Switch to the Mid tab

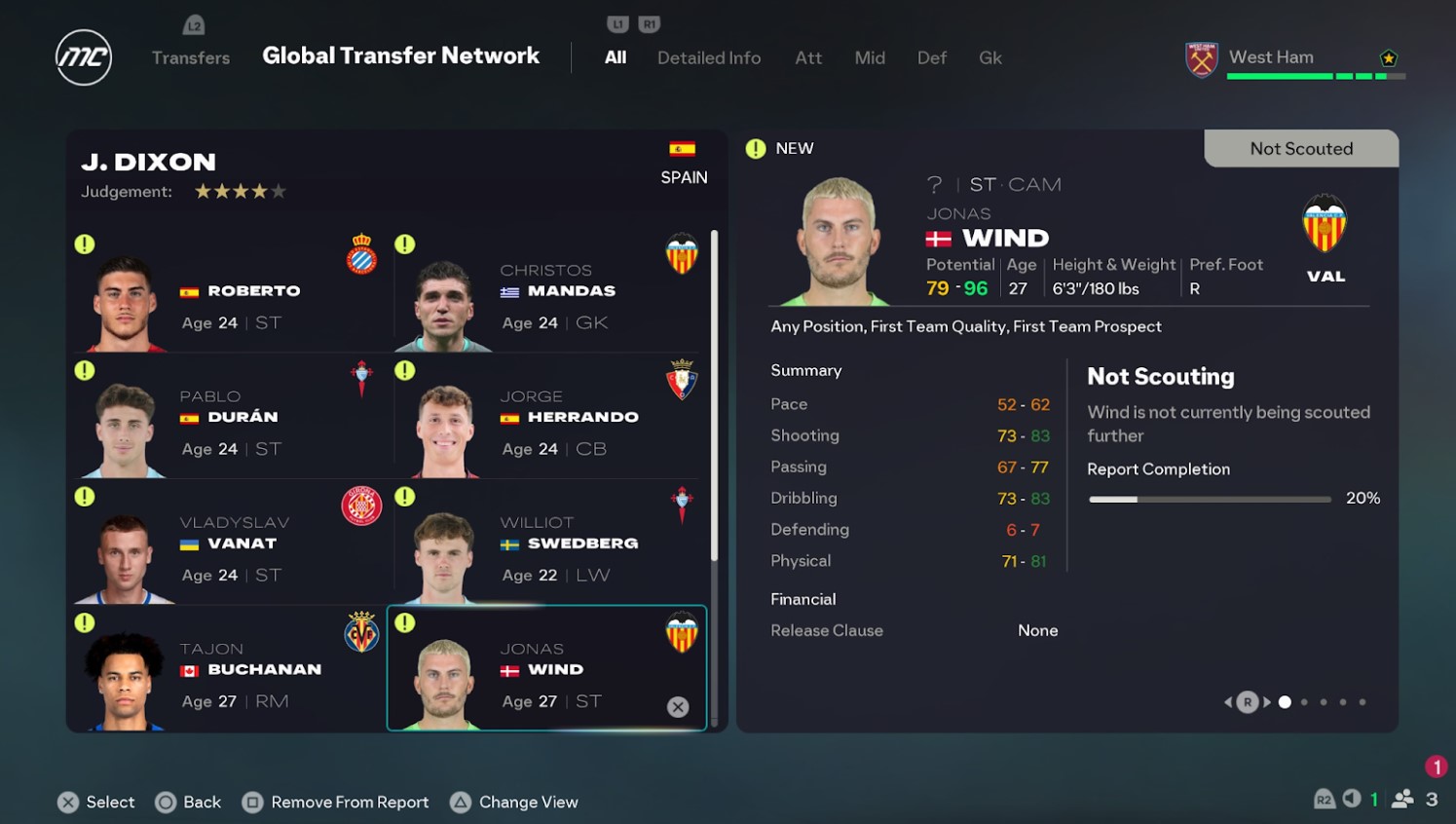[x=869, y=57]
